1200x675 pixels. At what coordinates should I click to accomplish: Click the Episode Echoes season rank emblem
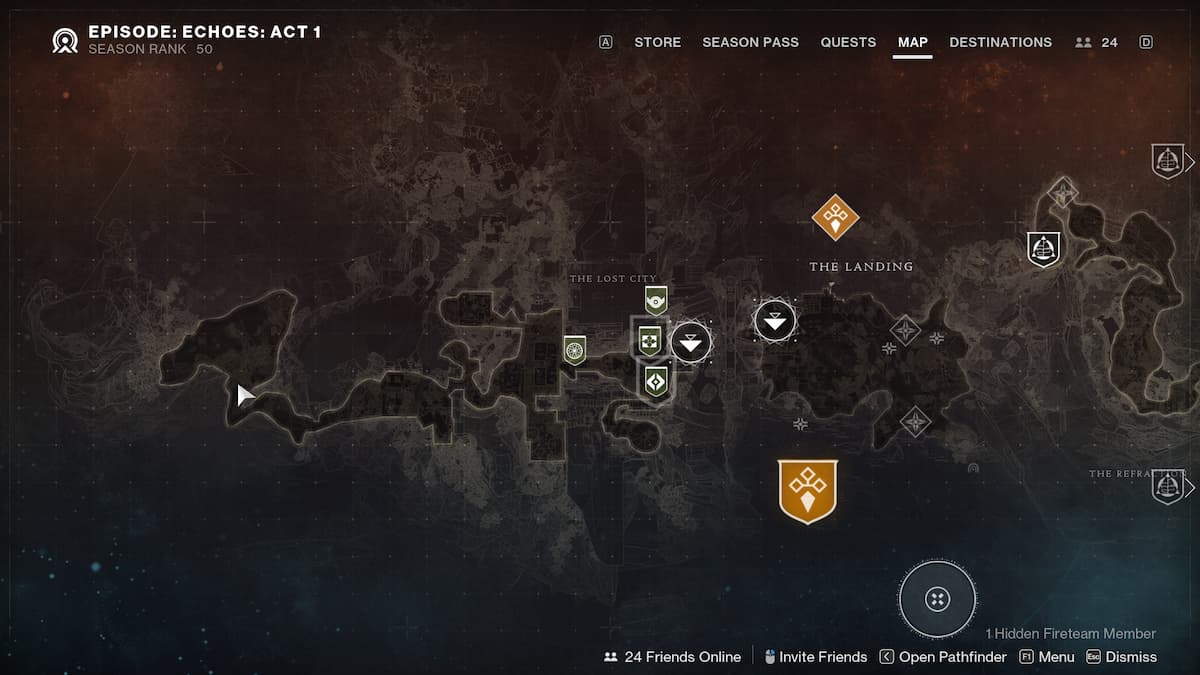(x=67, y=40)
